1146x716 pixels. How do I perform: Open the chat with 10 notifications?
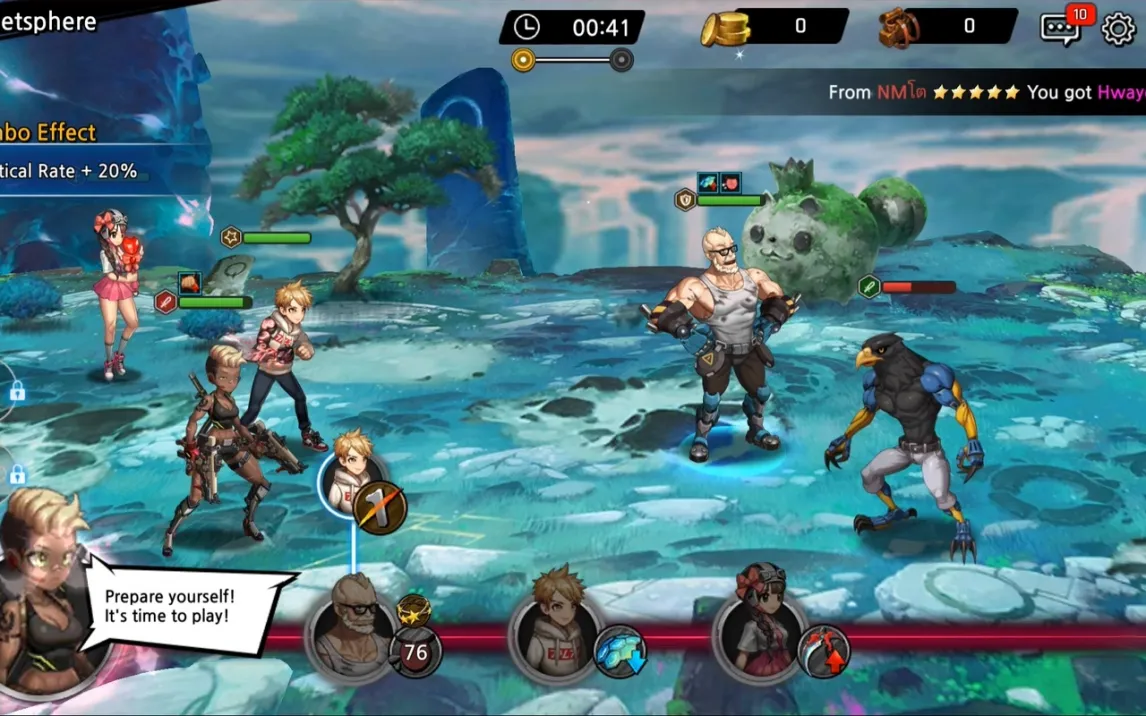[x=1062, y=29]
